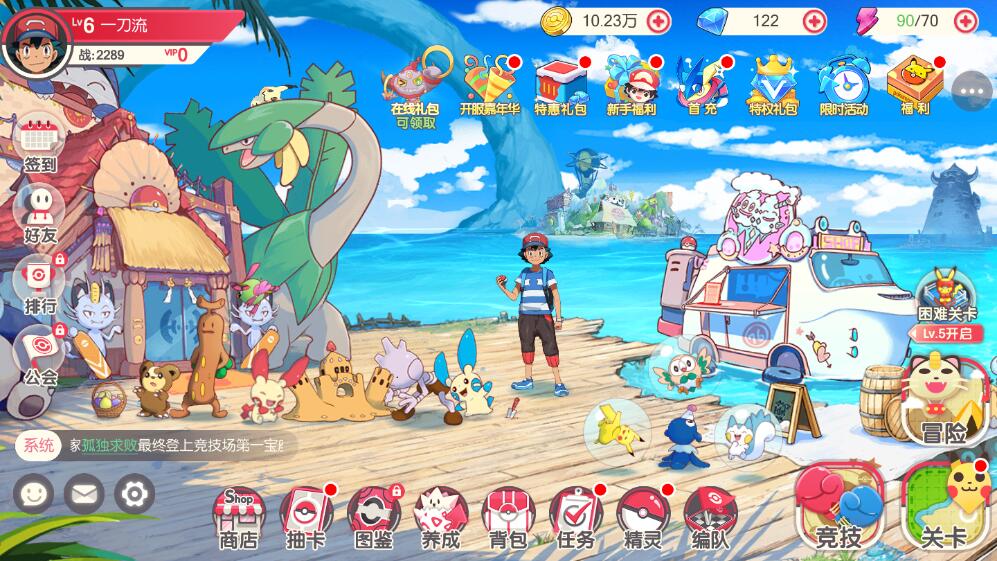
Task: Open the 商店 shop menu
Action: tap(238, 516)
